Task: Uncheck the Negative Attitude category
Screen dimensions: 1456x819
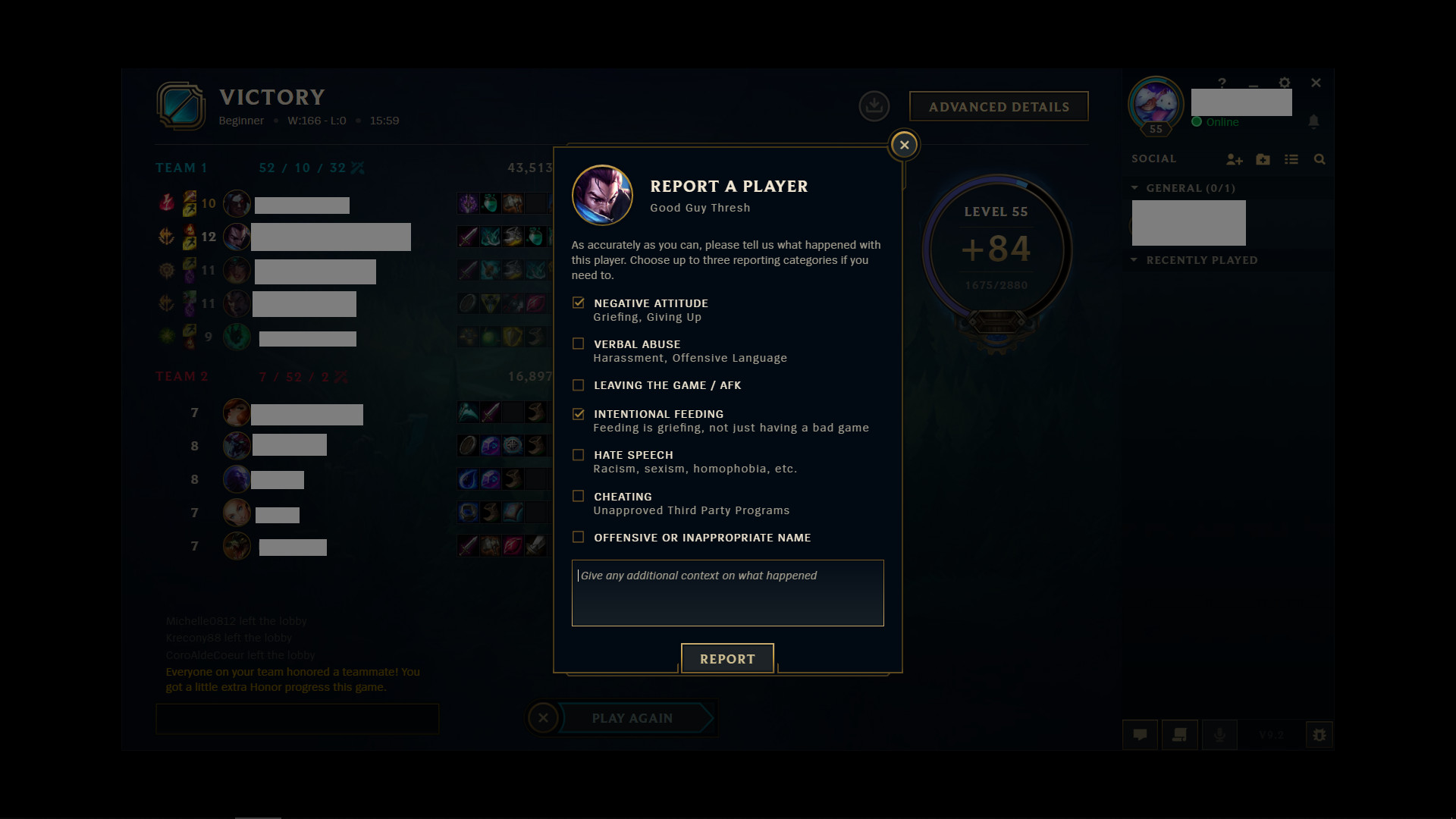Action: point(579,303)
